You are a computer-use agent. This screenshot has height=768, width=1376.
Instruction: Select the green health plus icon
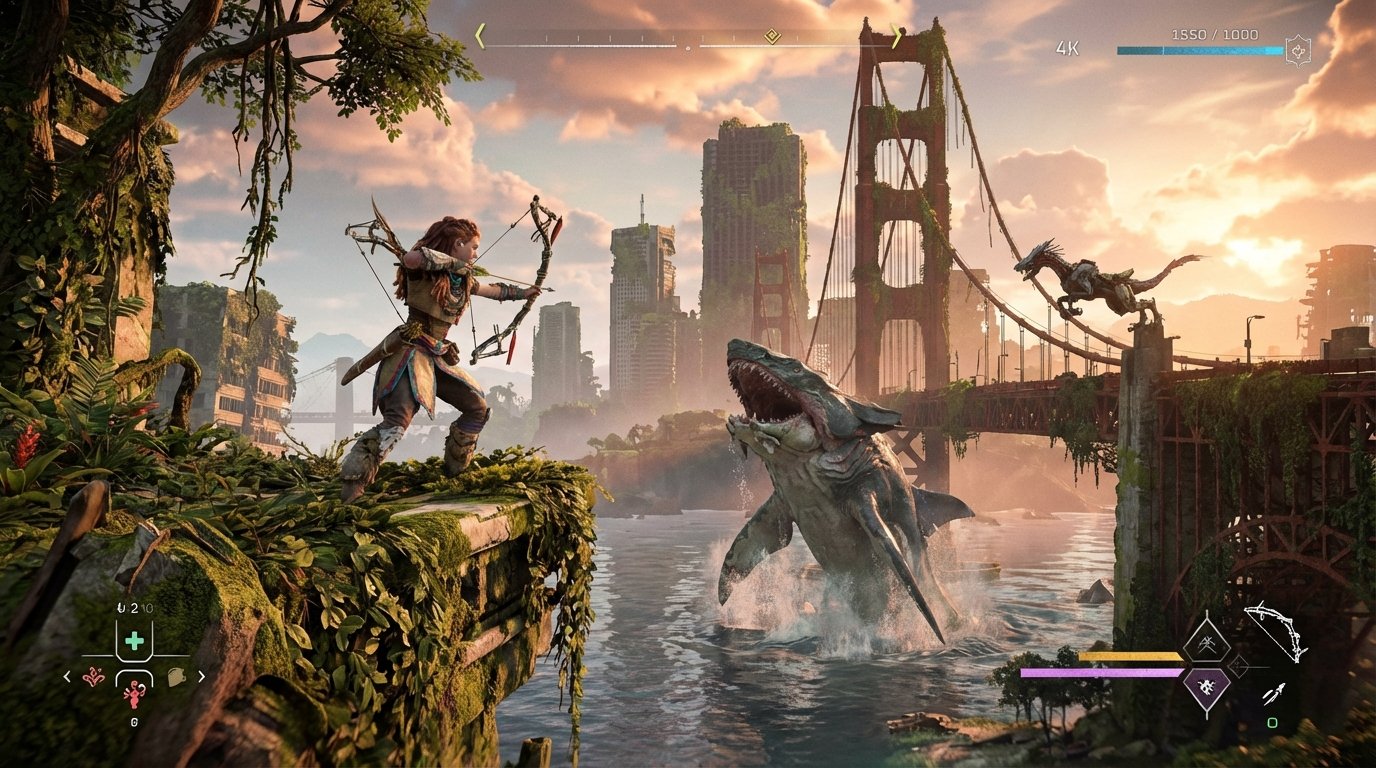pyautogui.click(x=134, y=640)
